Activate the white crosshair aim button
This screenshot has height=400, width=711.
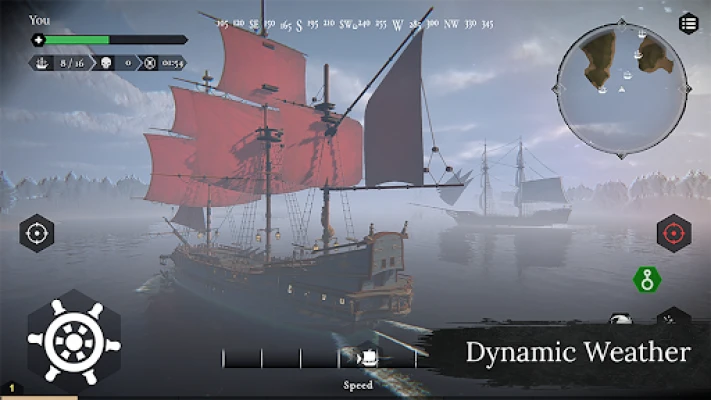[37, 233]
